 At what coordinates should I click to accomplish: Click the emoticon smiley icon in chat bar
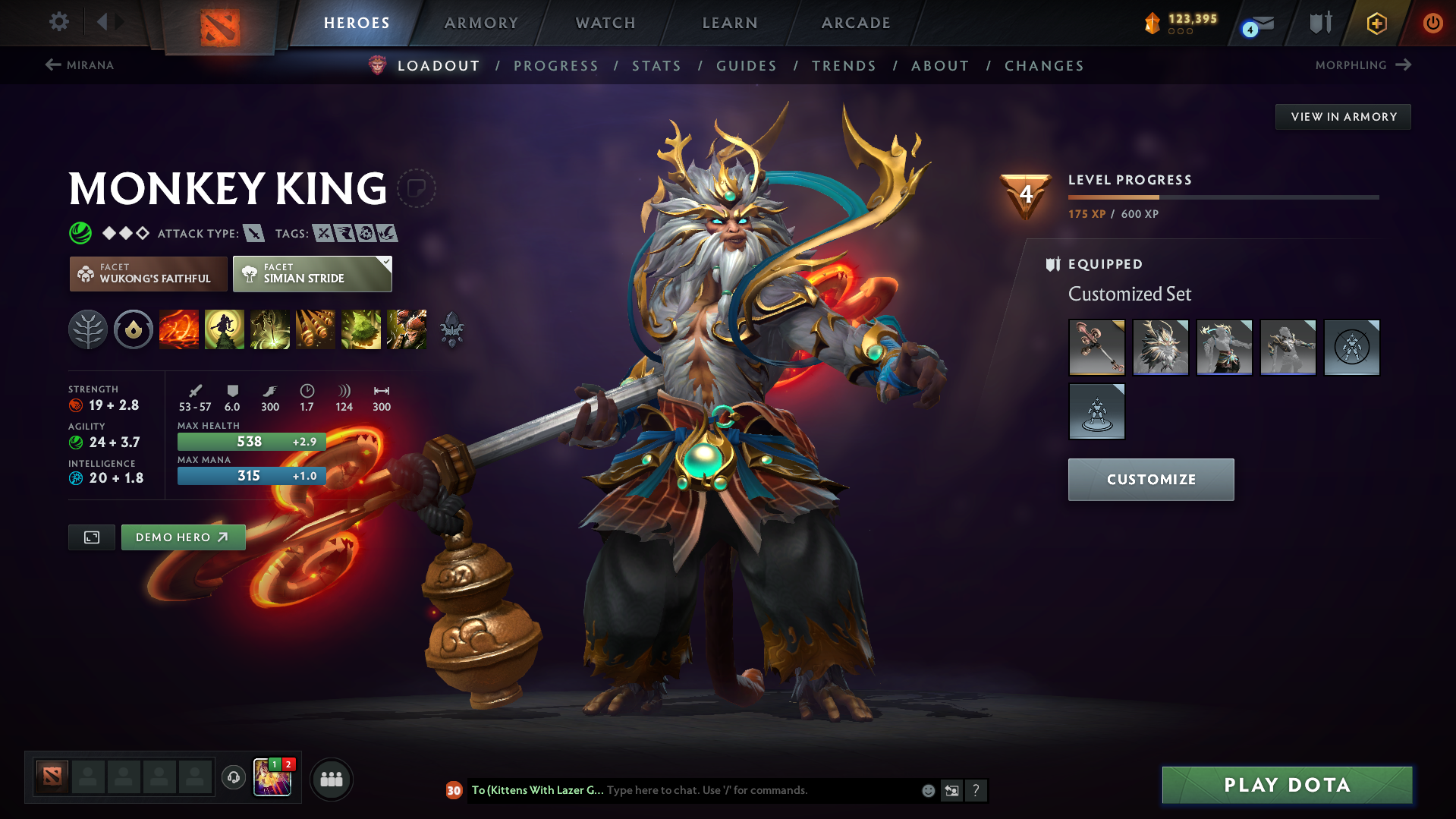click(927, 790)
